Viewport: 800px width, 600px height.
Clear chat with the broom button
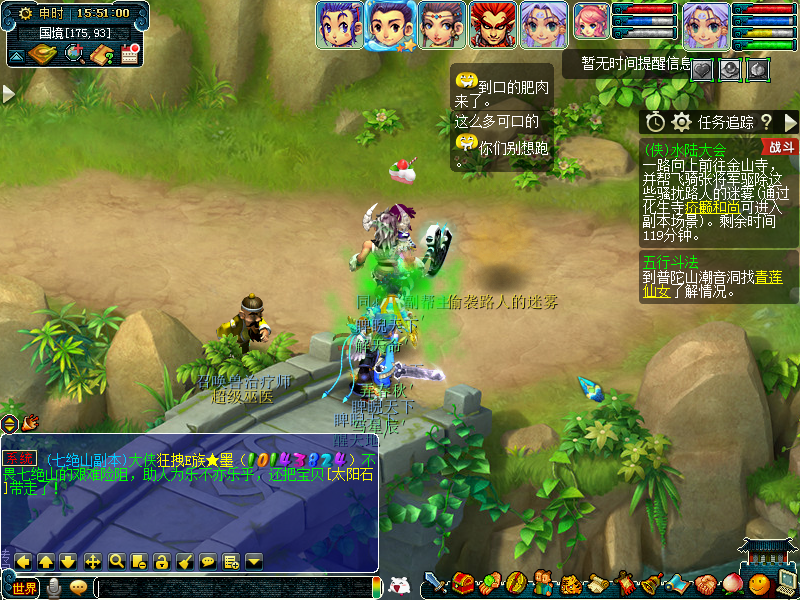(184, 561)
